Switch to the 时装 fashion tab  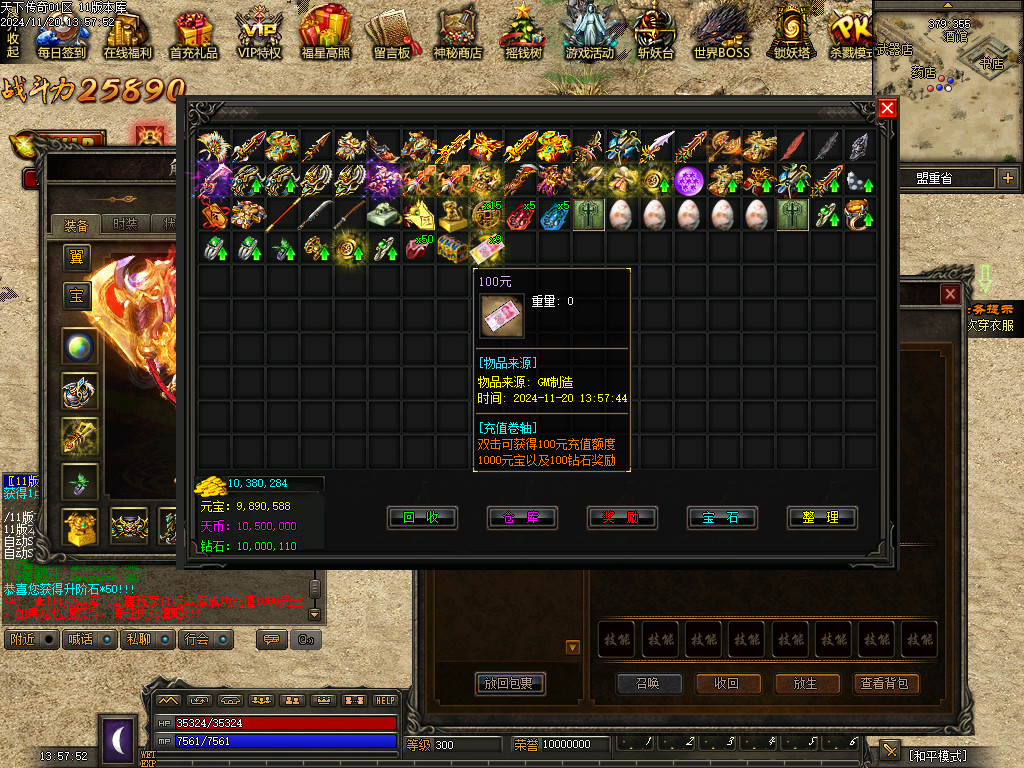[x=125, y=224]
